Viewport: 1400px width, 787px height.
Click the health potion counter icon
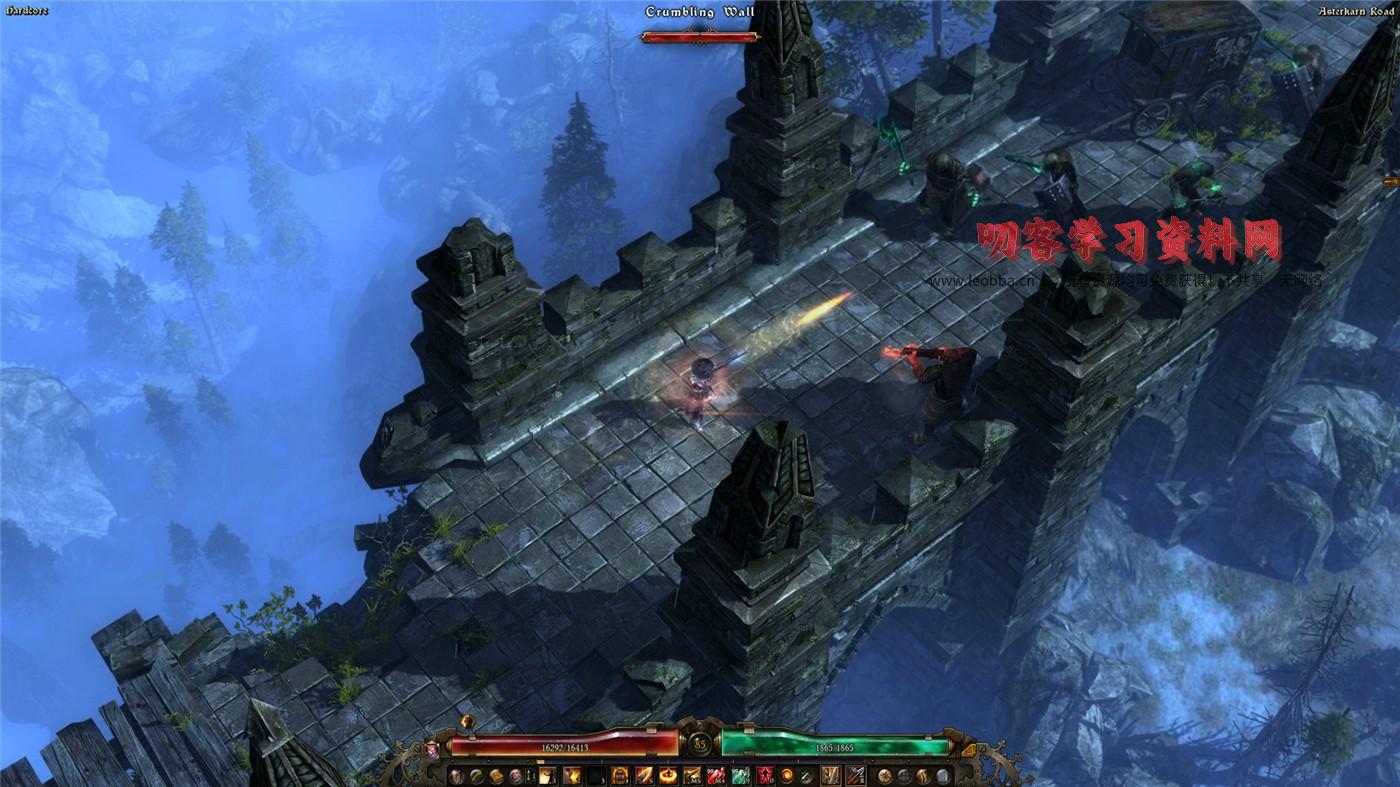[530, 777]
